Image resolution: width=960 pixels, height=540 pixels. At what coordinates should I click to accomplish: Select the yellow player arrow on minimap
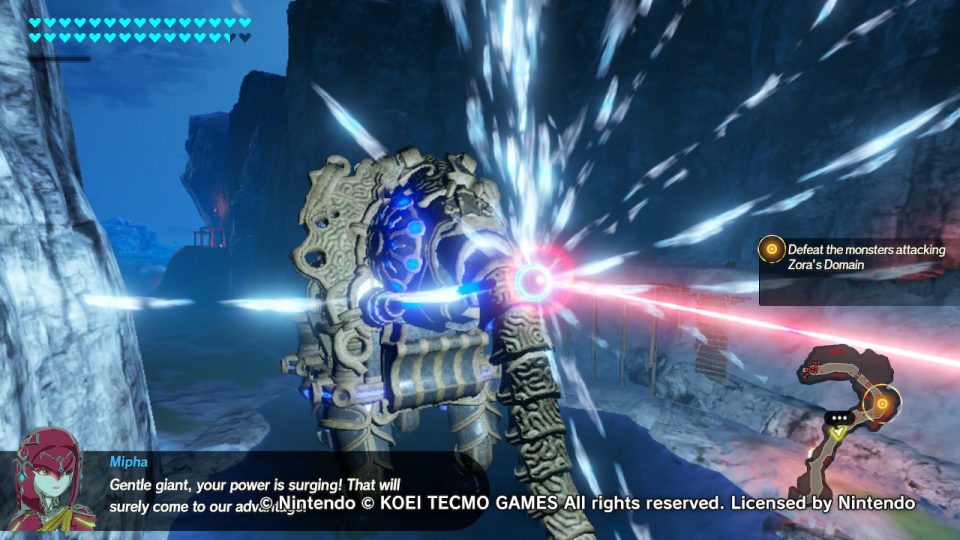[839, 433]
